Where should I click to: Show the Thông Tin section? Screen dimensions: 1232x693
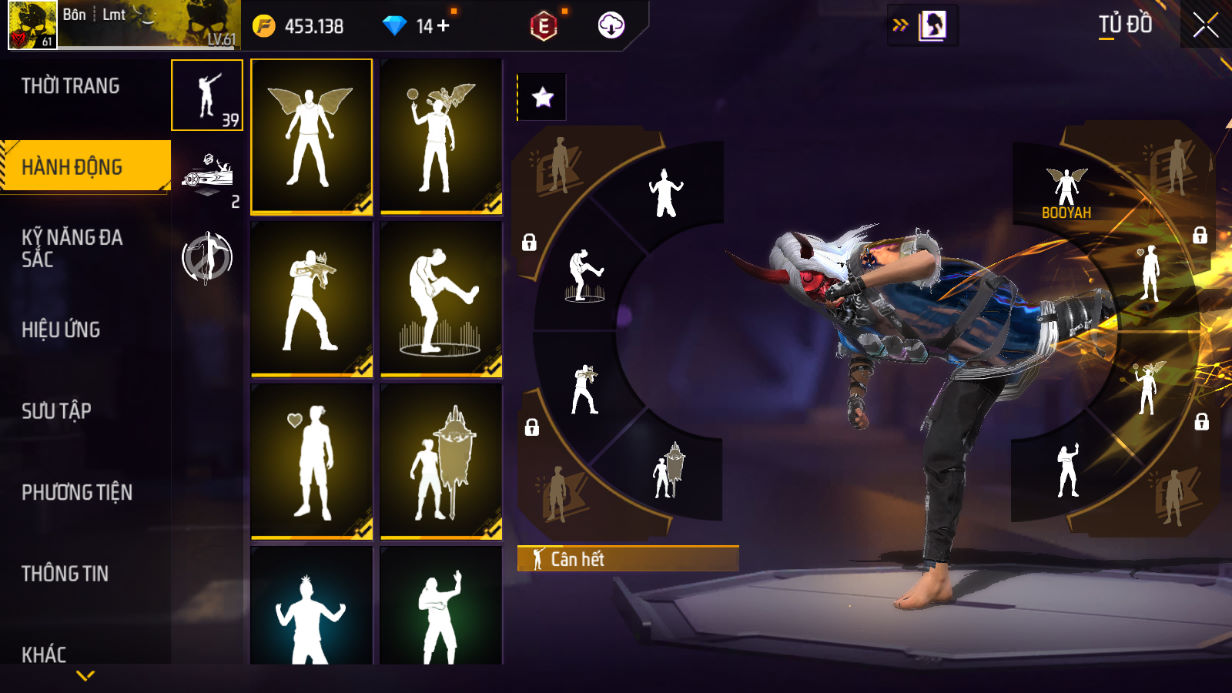pyautogui.click(x=65, y=573)
